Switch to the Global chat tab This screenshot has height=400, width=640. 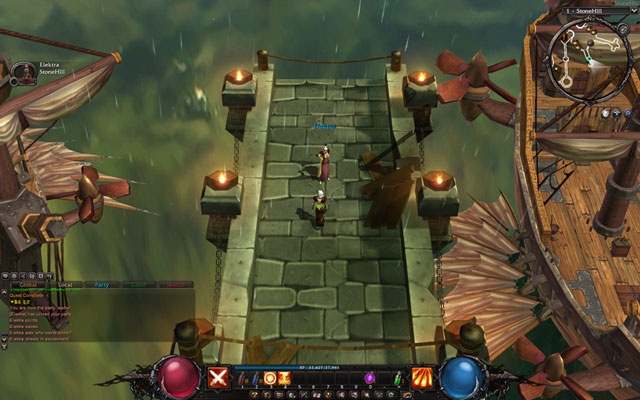pos(23,285)
